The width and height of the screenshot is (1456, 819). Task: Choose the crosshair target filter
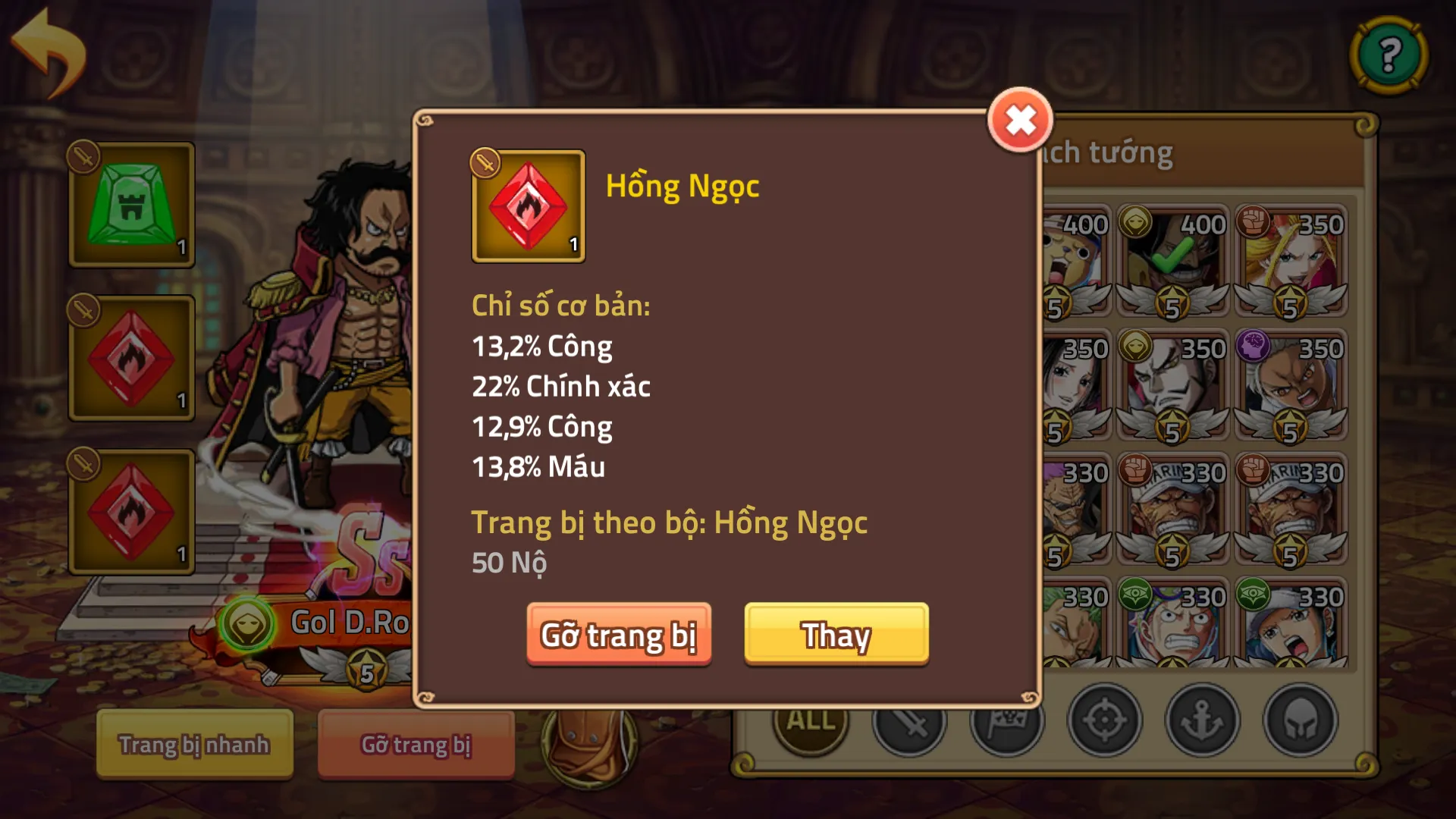pos(1105,720)
